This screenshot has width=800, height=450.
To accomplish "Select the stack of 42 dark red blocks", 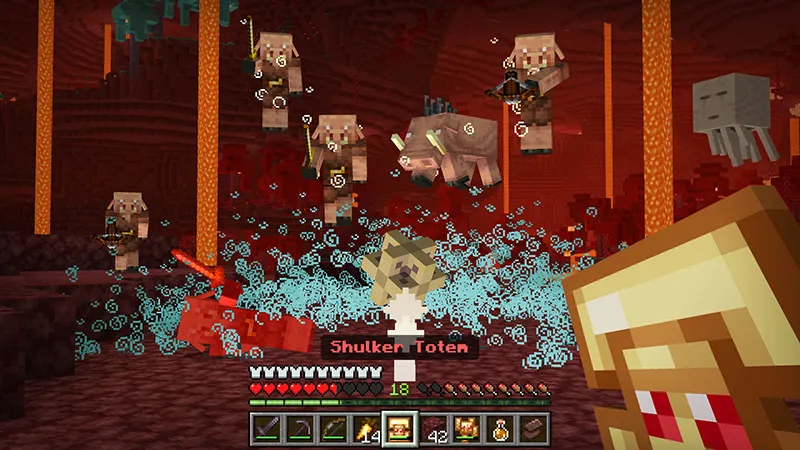I will (x=433, y=430).
